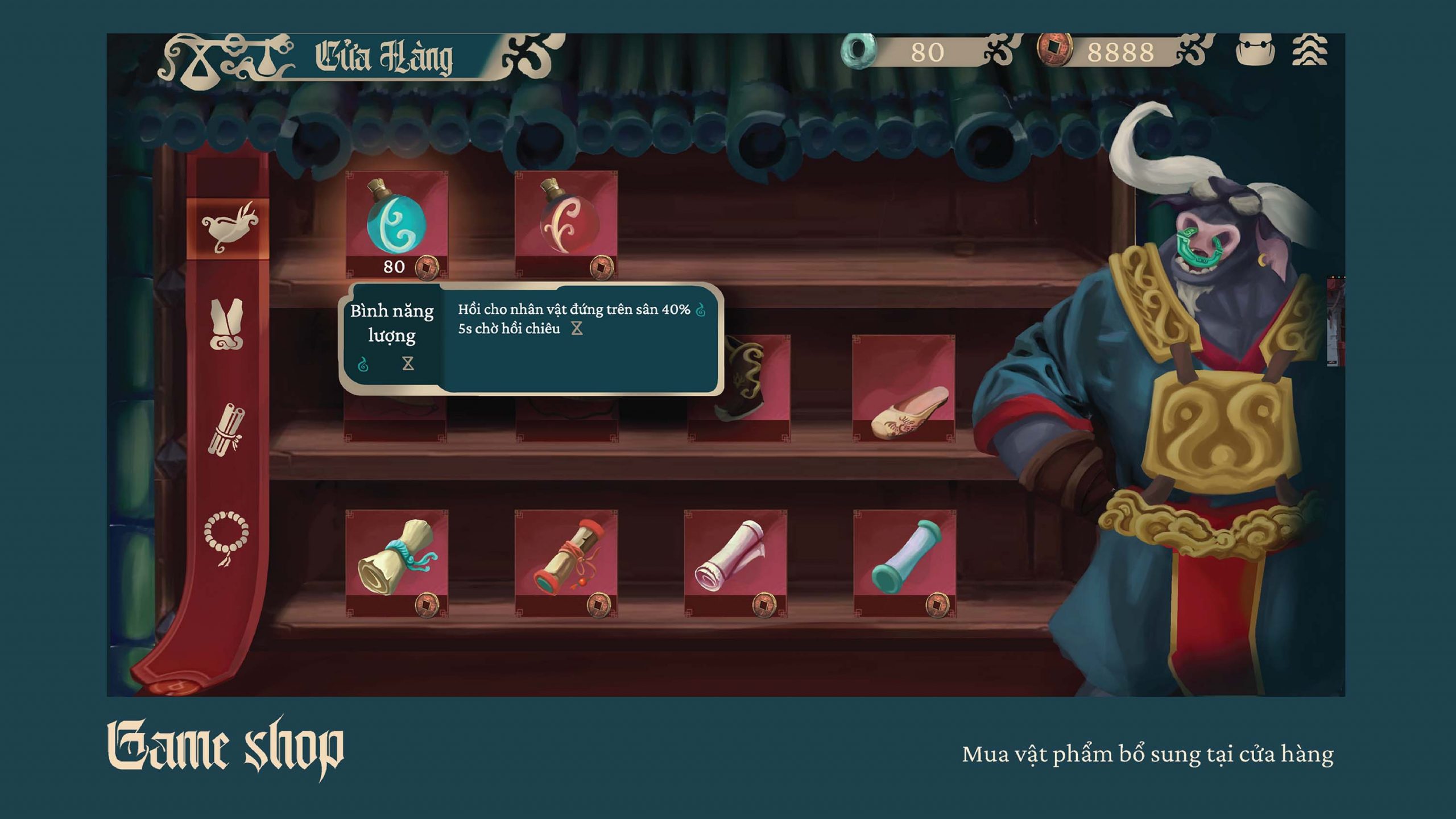Pick the scroll with red string and caps
Screen dimensions: 1456x819
[566, 561]
